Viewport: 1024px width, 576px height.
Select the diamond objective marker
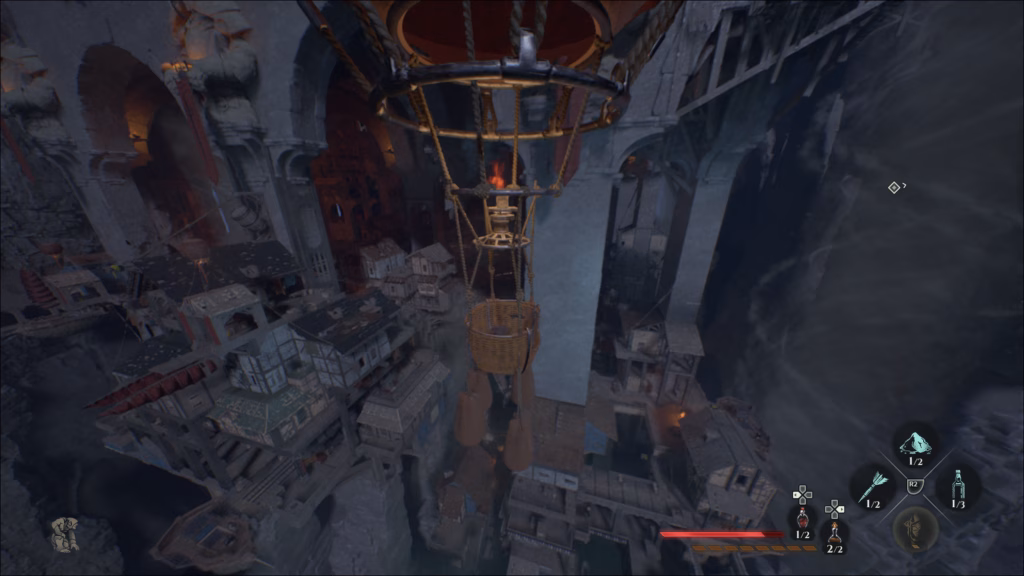point(894,187)
